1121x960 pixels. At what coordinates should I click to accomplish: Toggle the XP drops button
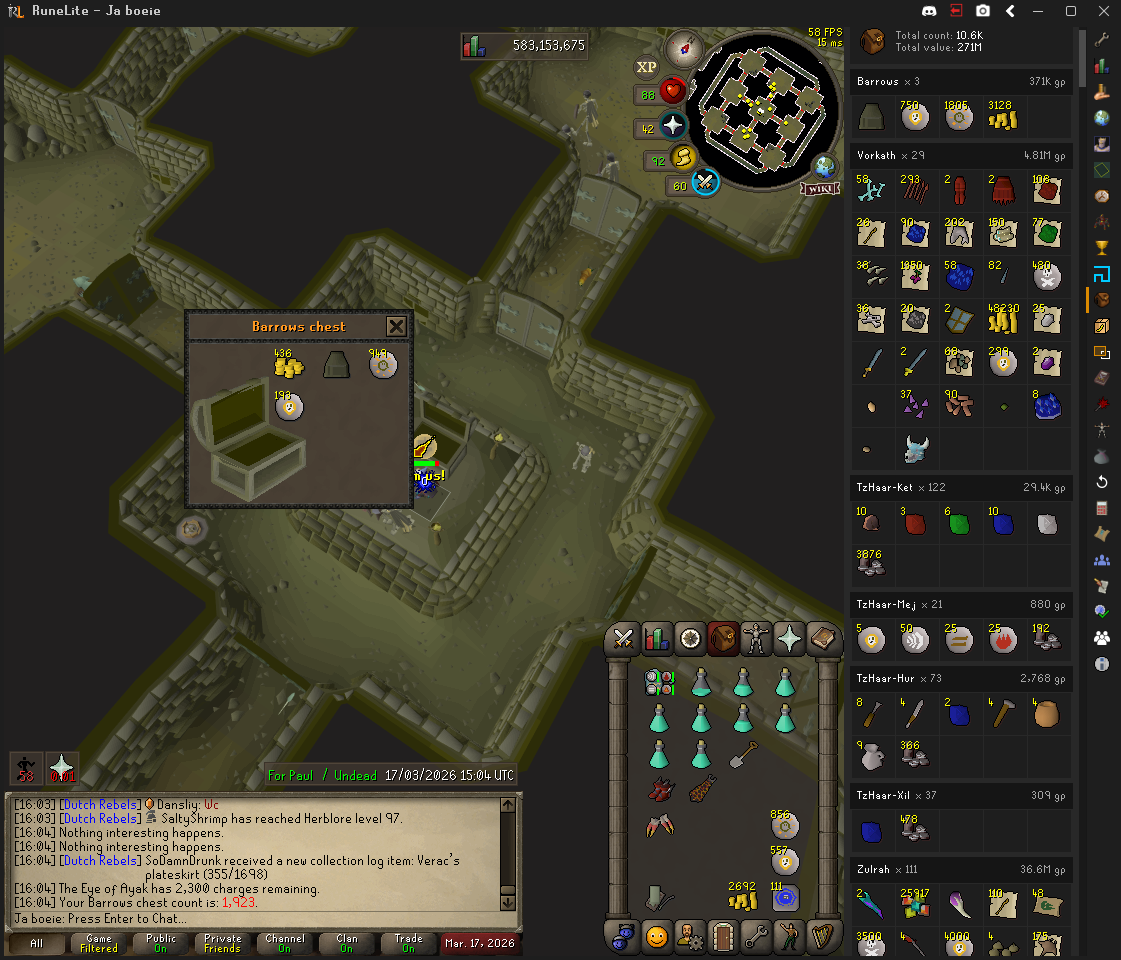[647, 67]
